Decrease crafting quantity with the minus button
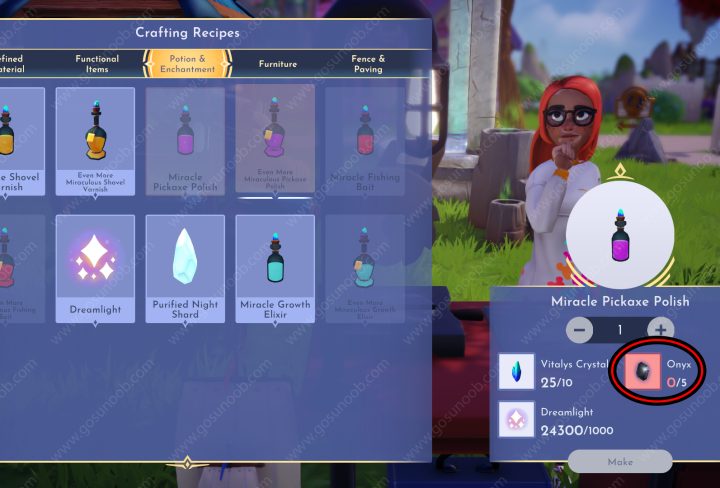Screen dimensions: 720x488 click(x=579, y=329)
